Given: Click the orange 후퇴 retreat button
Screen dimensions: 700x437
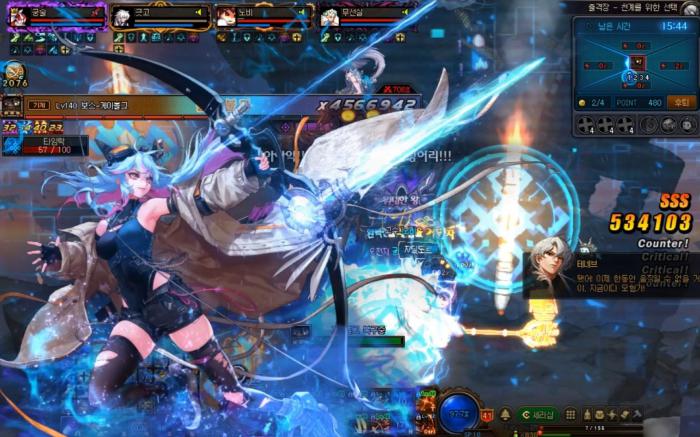Looking at the screenshot, I should [x=681, y=102].
